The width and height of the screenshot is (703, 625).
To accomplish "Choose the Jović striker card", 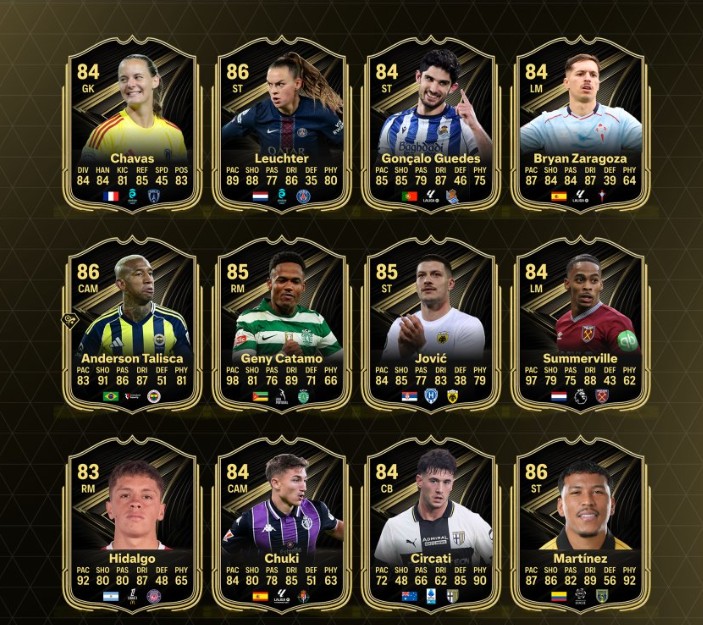I will 432,323.
